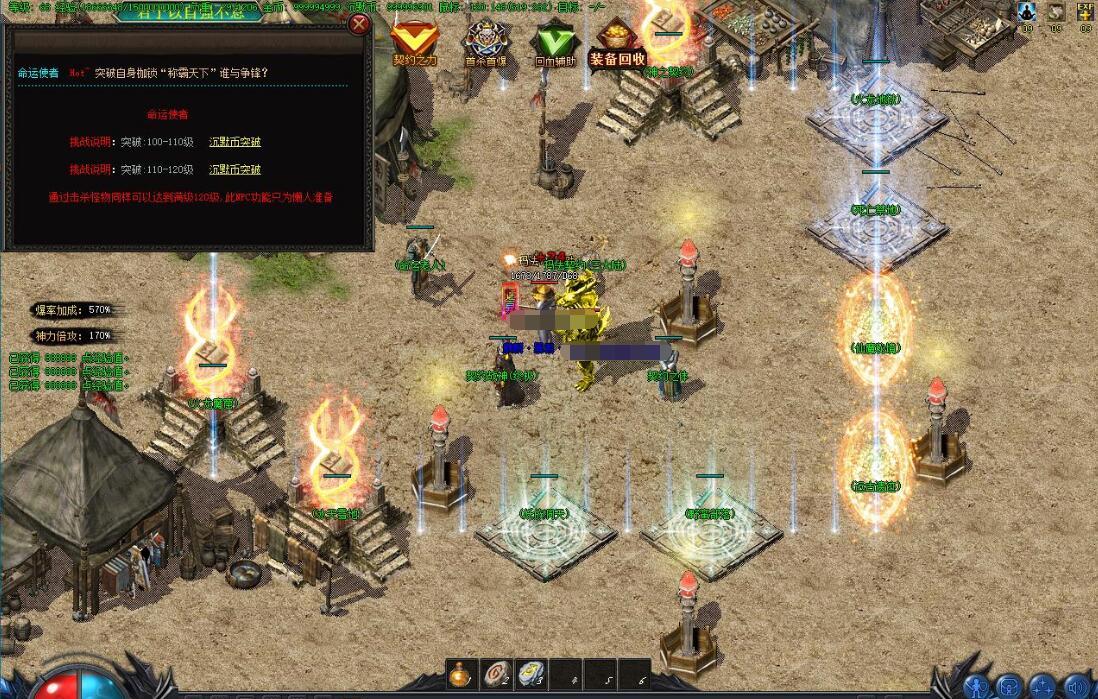This screenshot has width=1098, height=699.
Task: Select the EXP bonus buff icon
Action: tap(1084, 12)
